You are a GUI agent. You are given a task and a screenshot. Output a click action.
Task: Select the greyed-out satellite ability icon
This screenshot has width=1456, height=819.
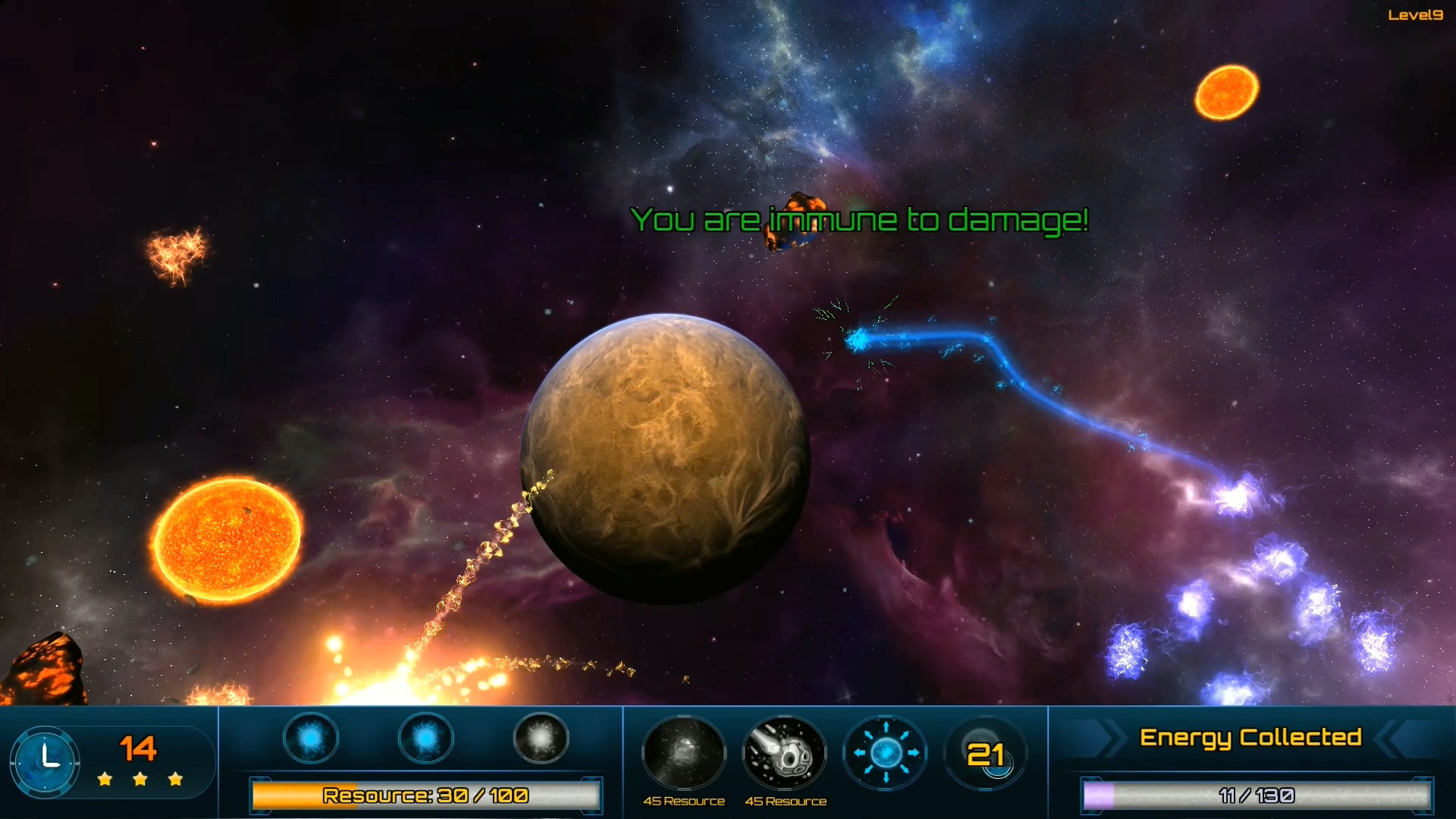[x=683, y=753]
